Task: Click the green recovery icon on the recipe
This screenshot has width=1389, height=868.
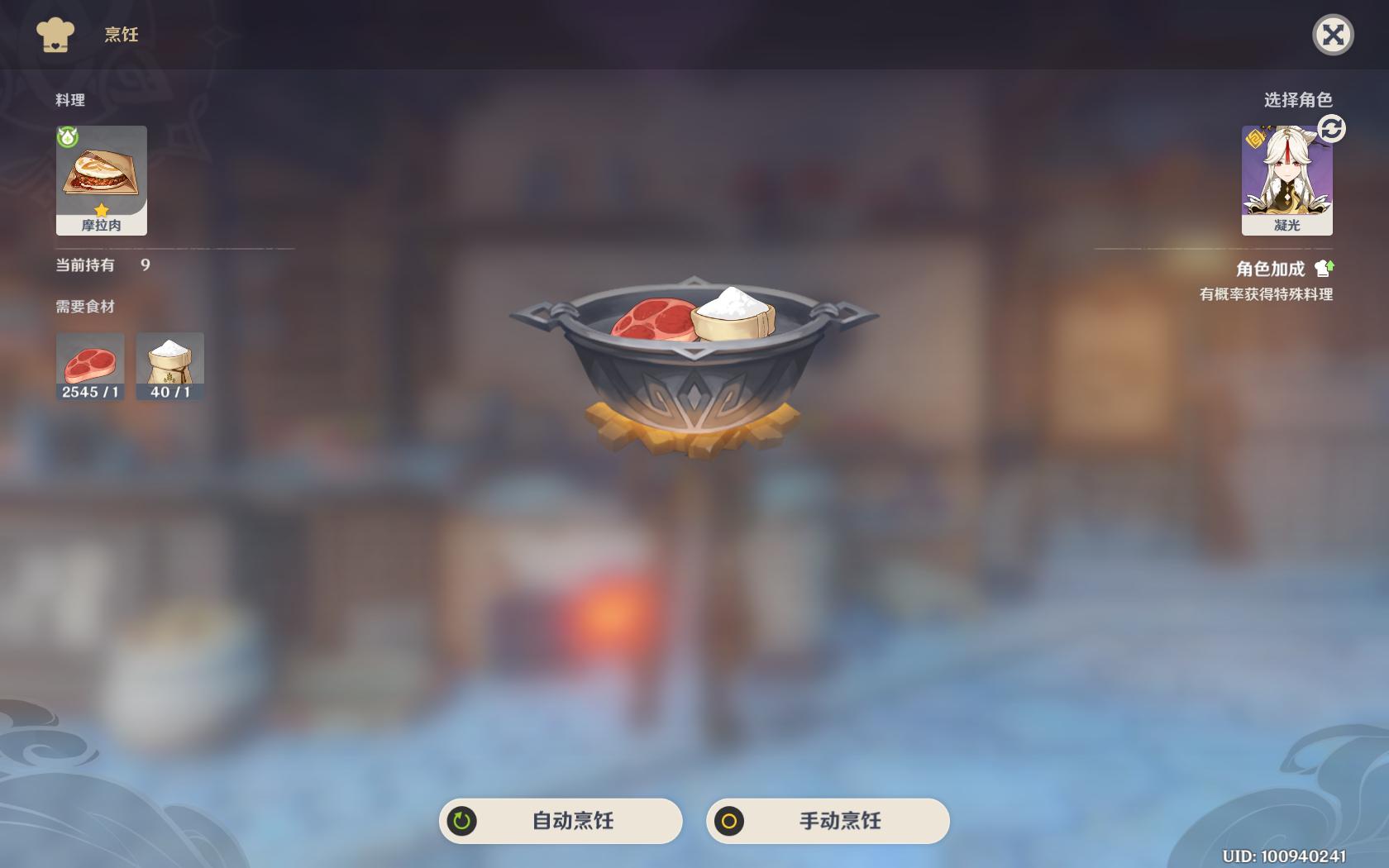Action: pos(66,138)
